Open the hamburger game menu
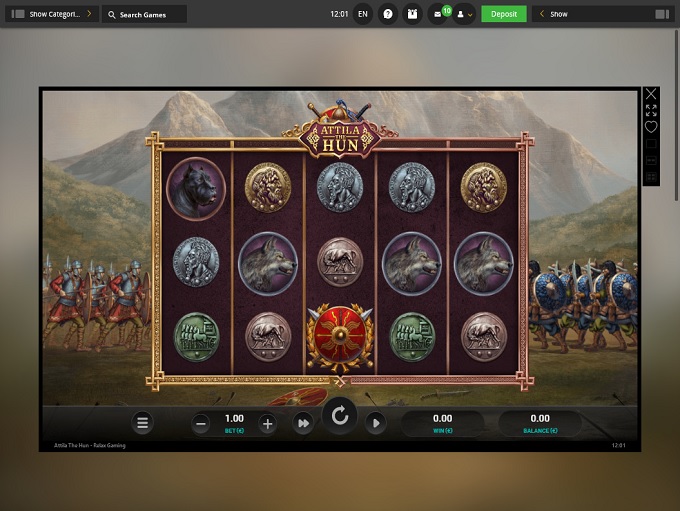 coord(143,423)
